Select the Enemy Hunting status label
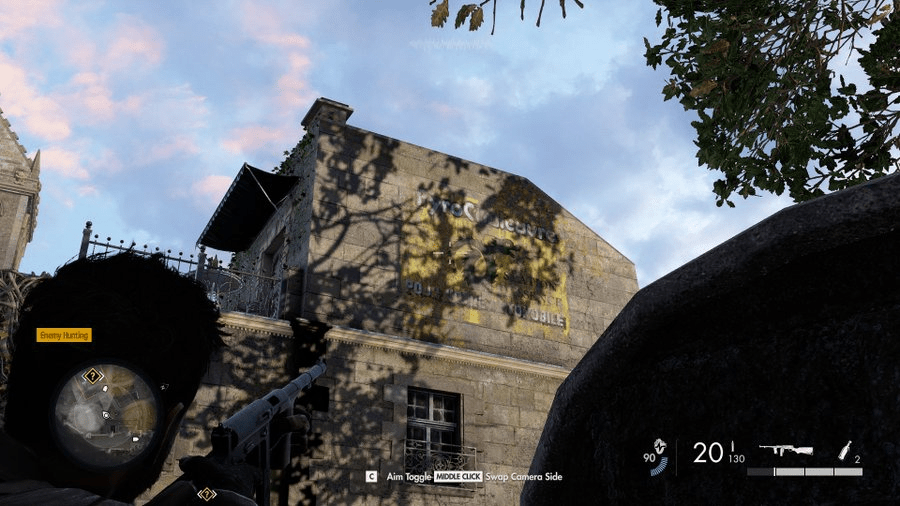Screen dimensions: 900x506 [64, 335]
